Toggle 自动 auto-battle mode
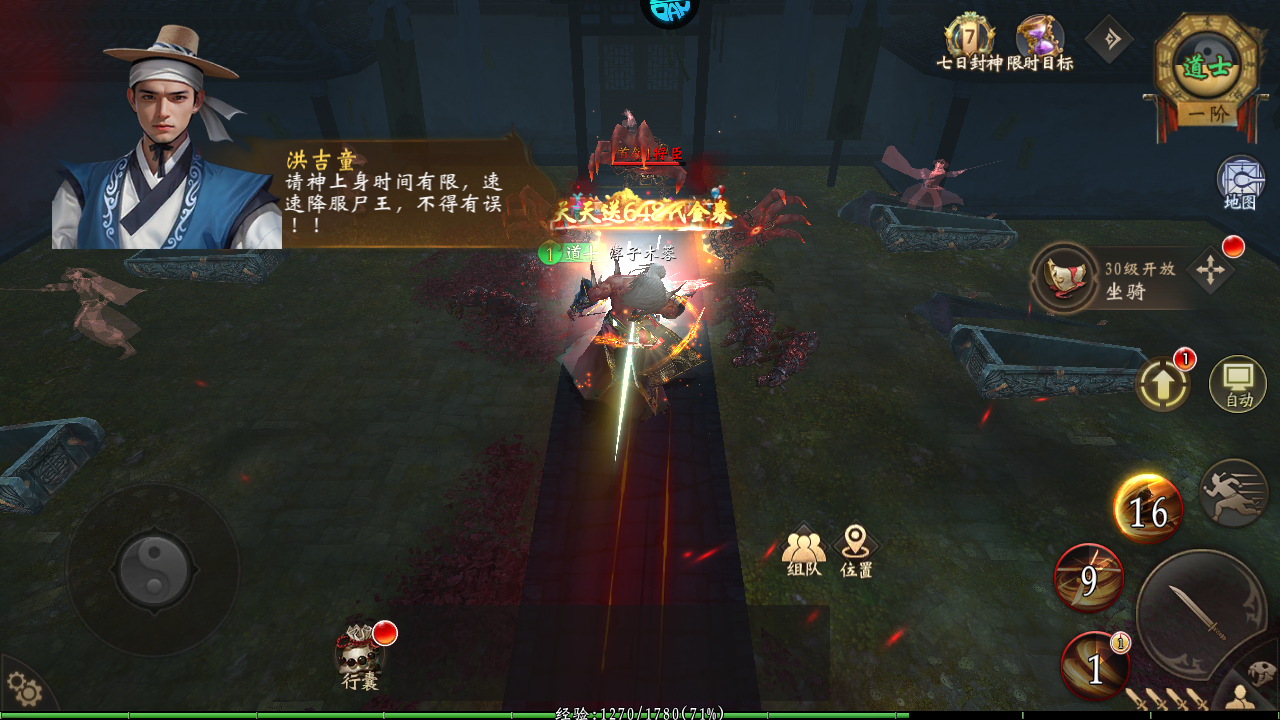The image size is (1280, 720). click(1238, 384)
